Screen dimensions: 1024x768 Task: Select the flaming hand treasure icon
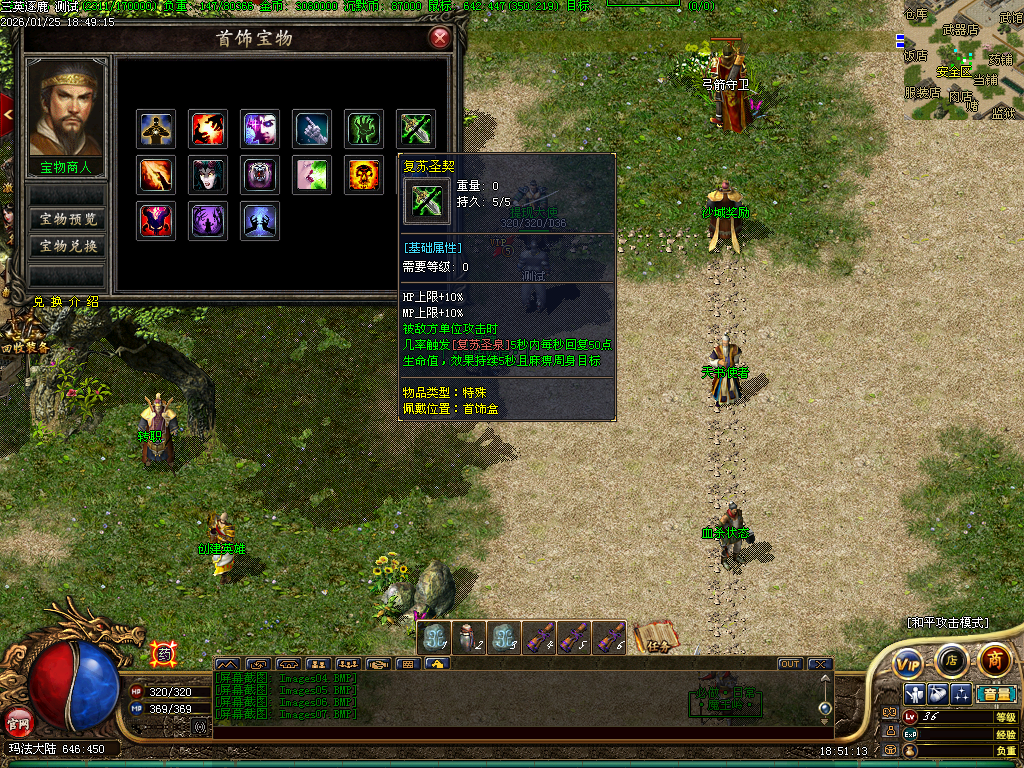208,129
